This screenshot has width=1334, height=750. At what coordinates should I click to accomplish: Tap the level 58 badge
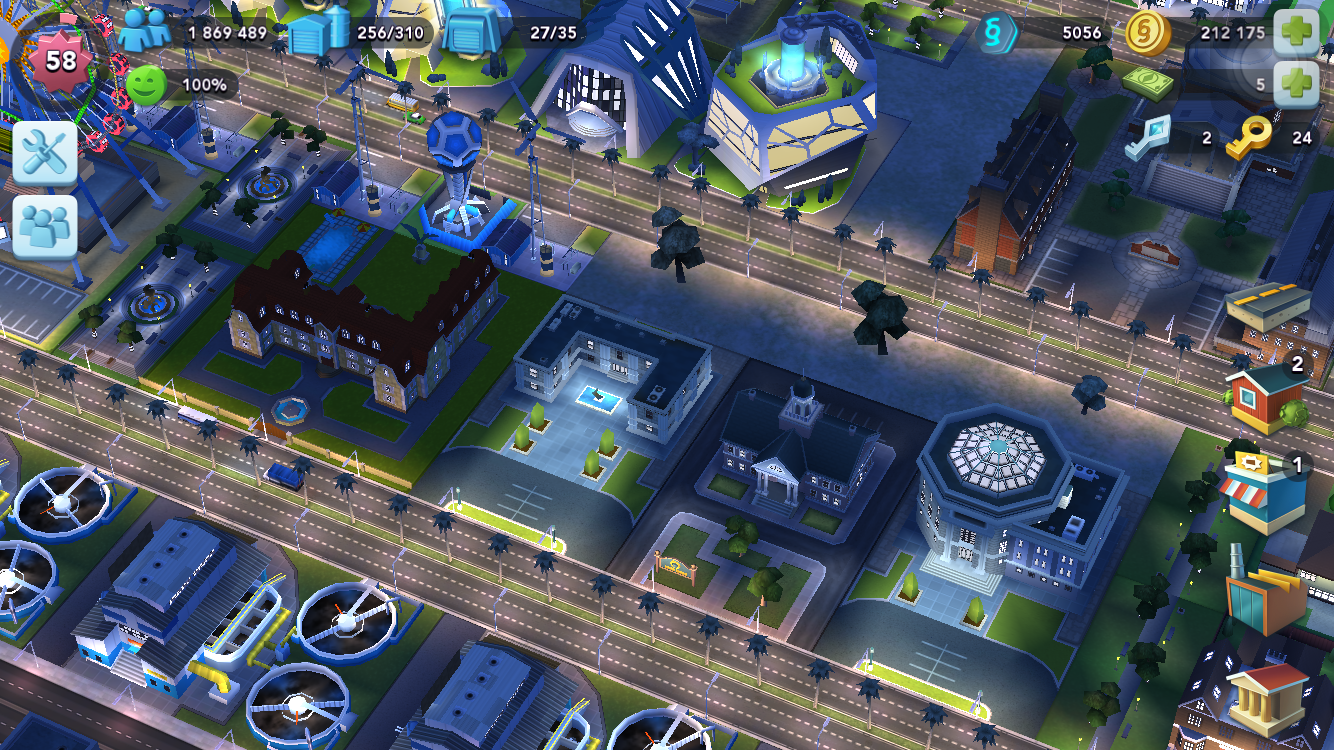tap(60, 60)
